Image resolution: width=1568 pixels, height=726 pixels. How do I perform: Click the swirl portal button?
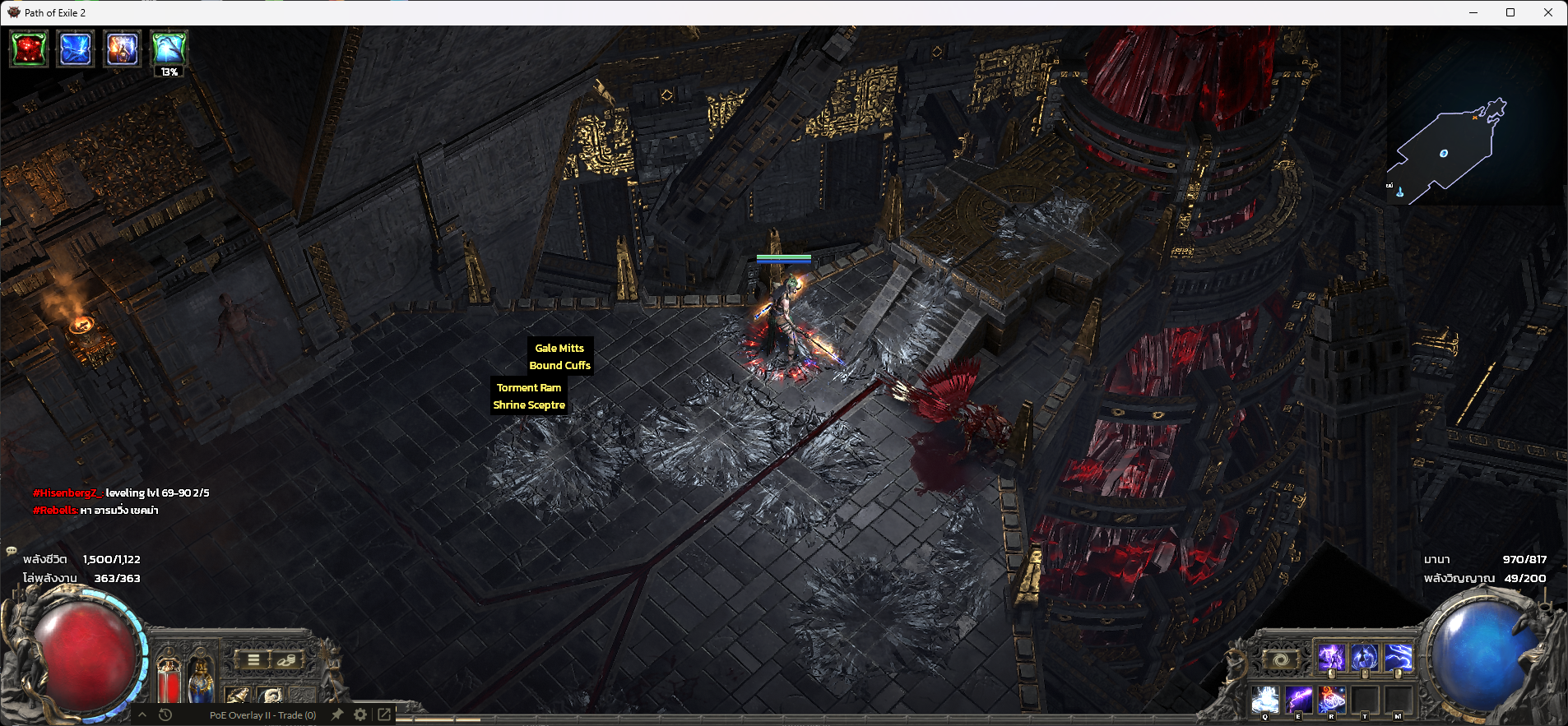click(x=1281, y=659)
